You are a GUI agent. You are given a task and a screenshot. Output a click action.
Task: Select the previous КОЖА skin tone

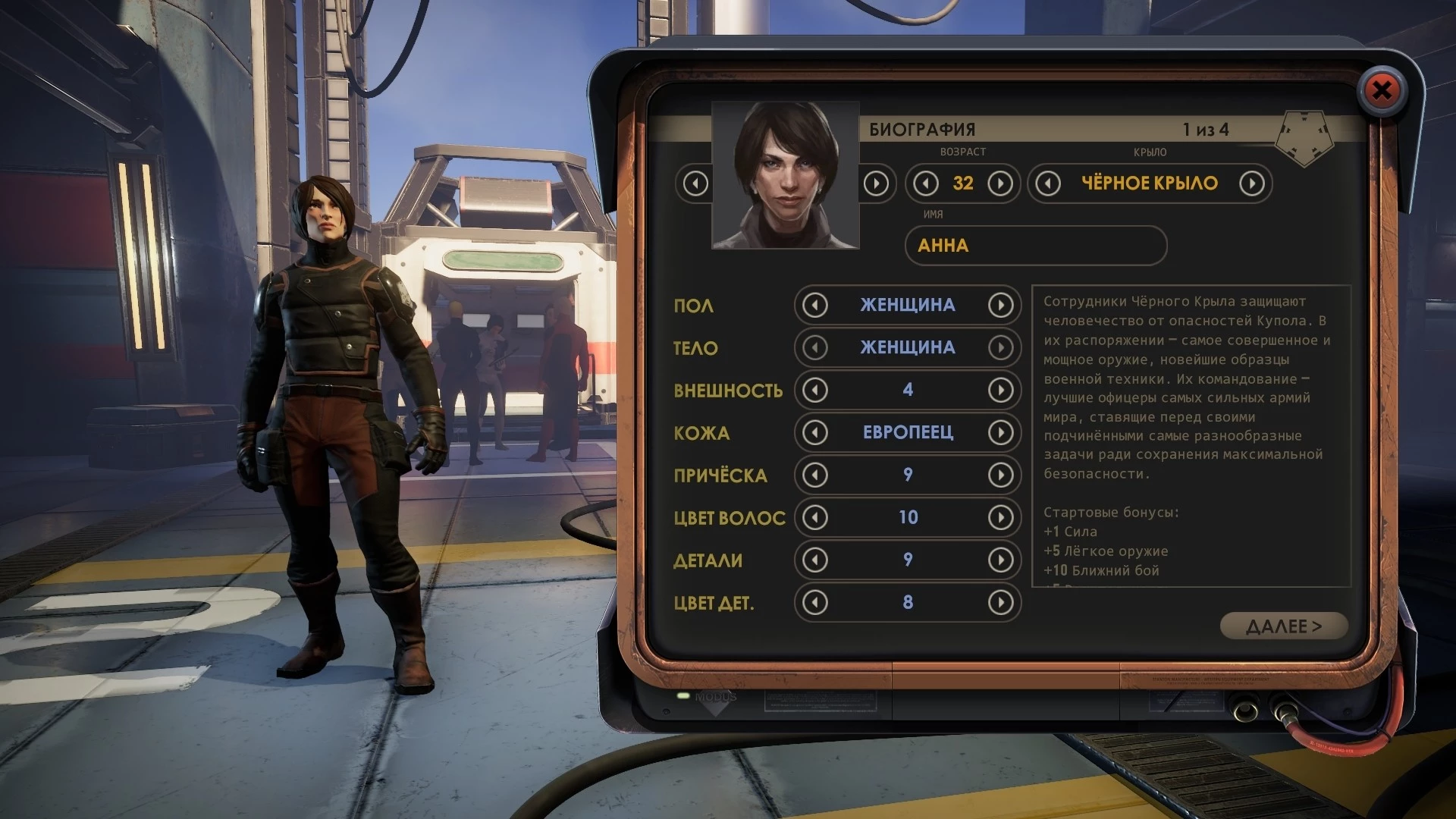[815, 433]
